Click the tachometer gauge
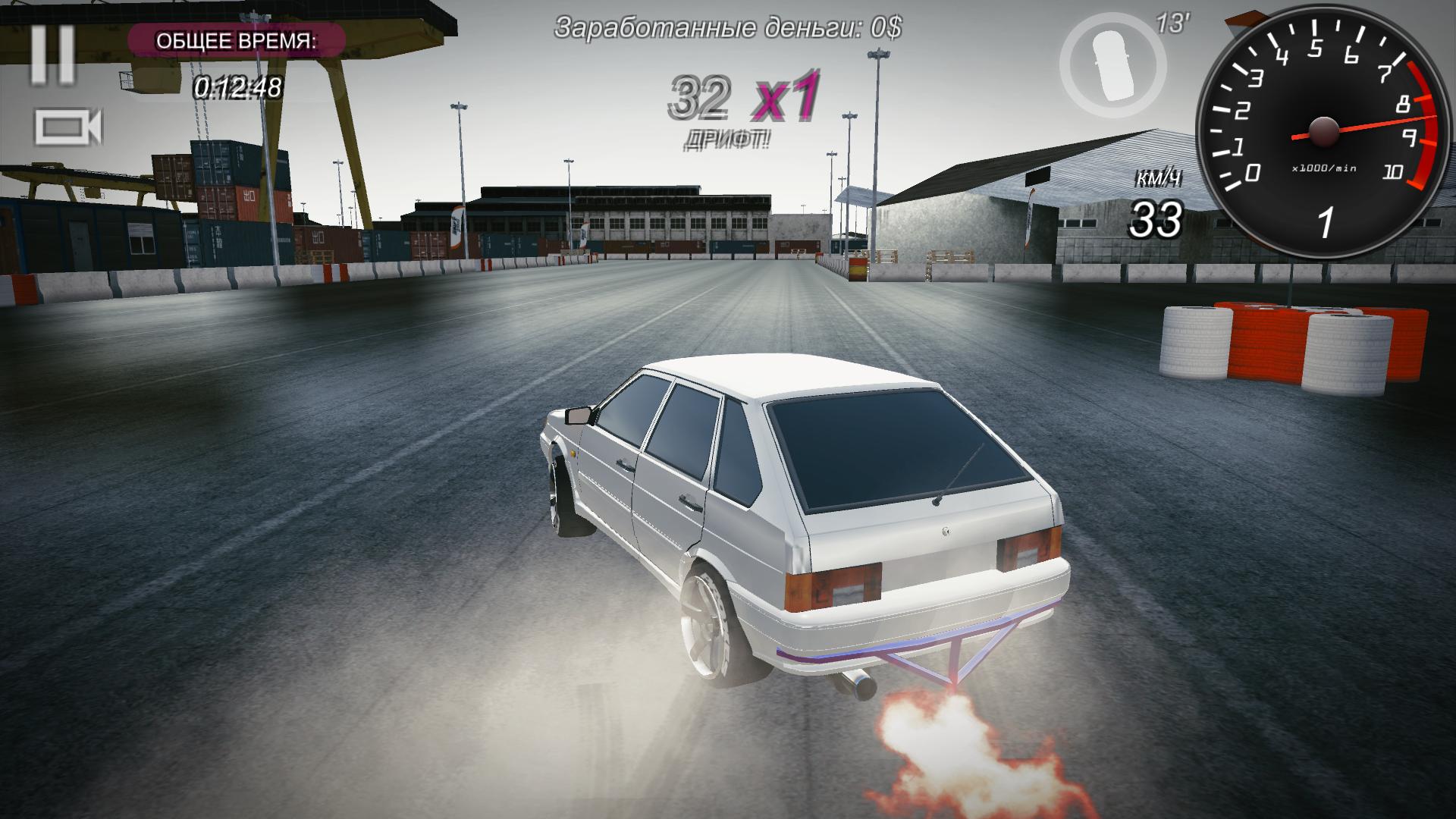This screenshot has height=819, width=1456. tap(1323, 129)
